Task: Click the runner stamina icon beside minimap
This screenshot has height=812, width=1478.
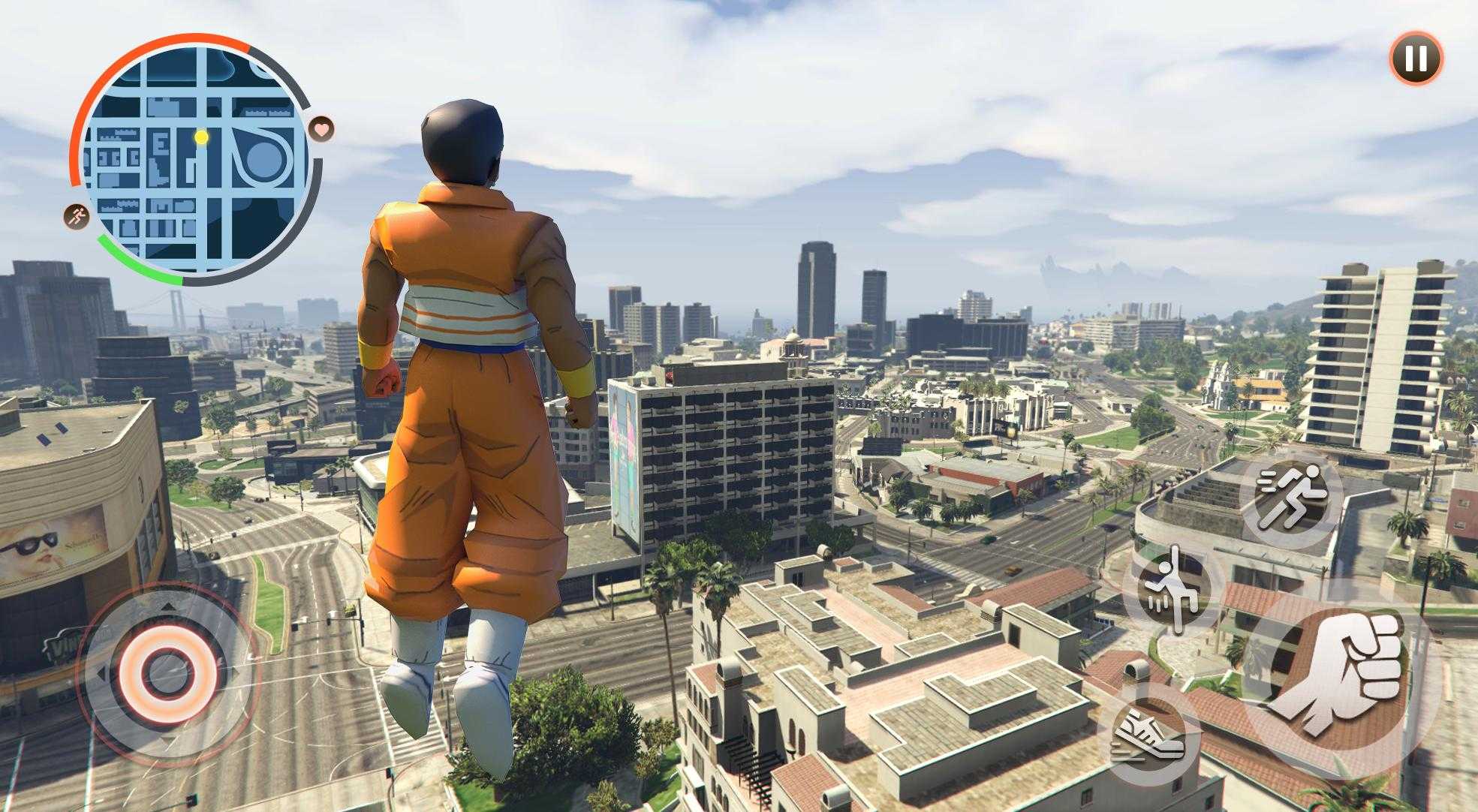Action: 77,217
